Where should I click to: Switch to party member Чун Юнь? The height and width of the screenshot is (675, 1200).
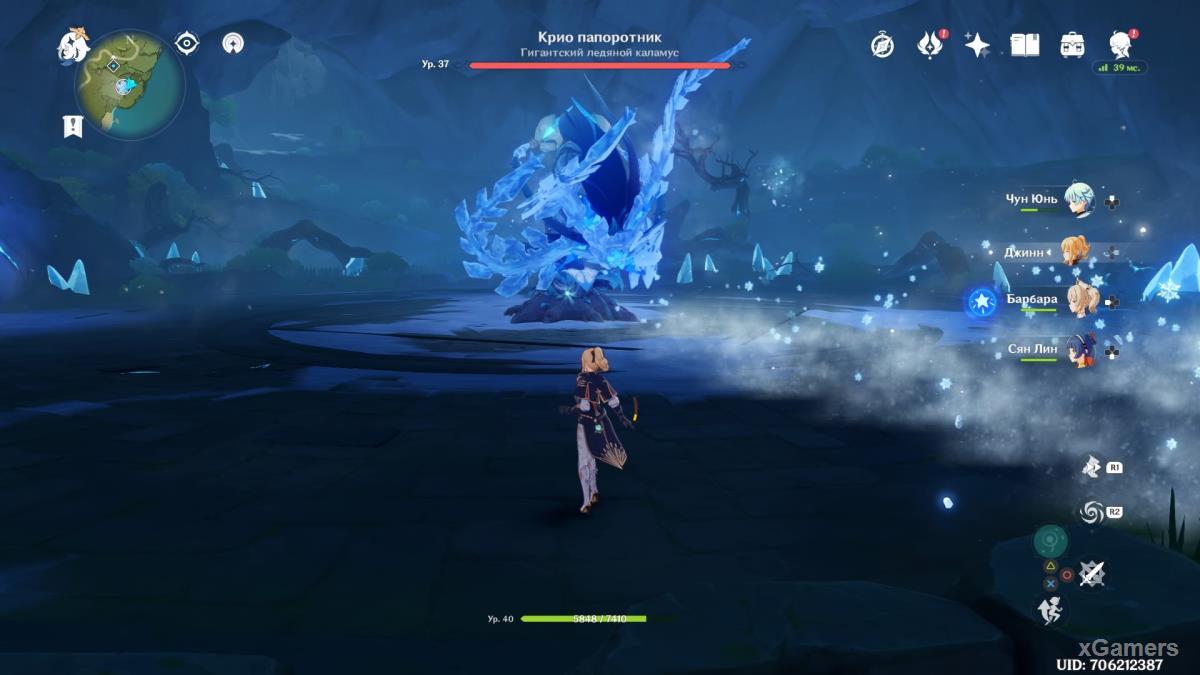tap(1078, 199)
